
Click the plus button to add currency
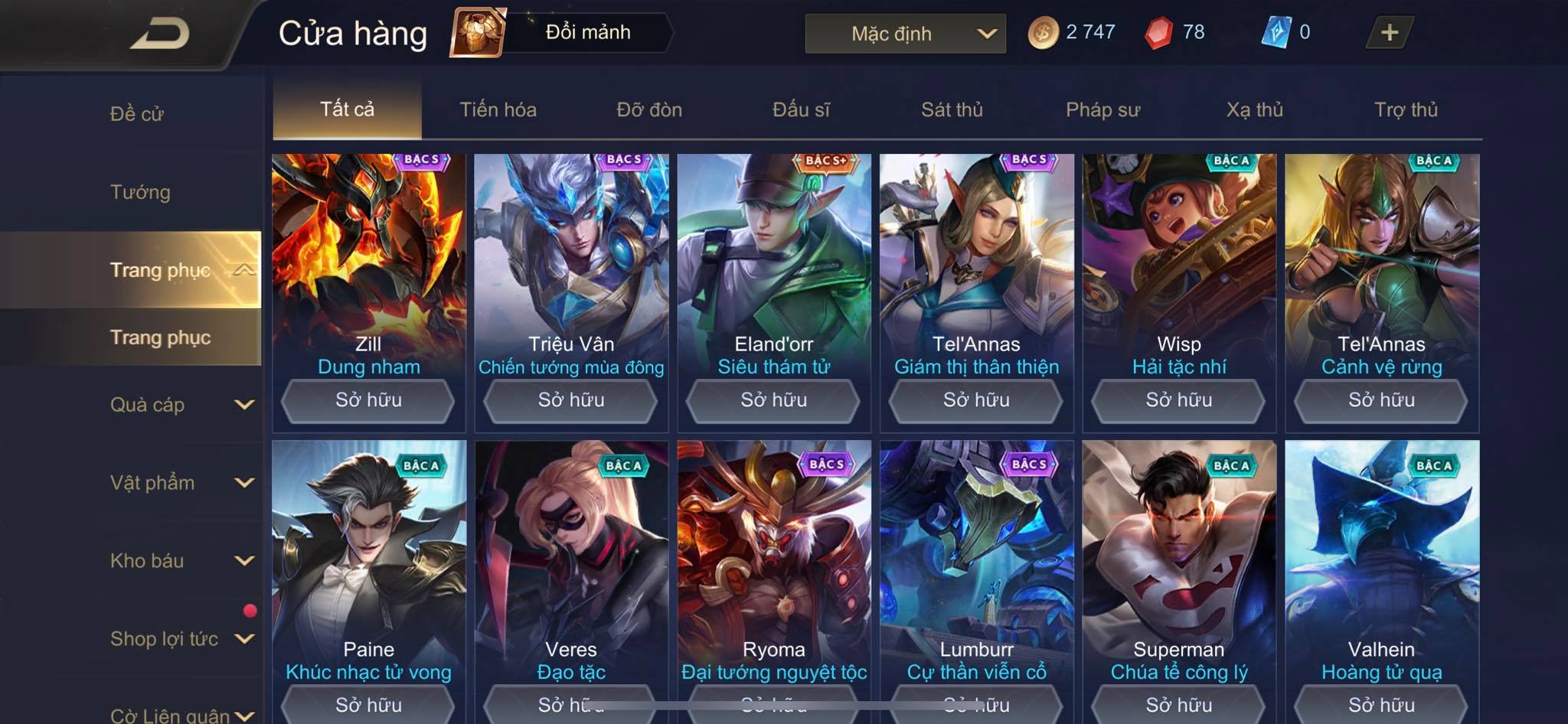pos(1389,33)
